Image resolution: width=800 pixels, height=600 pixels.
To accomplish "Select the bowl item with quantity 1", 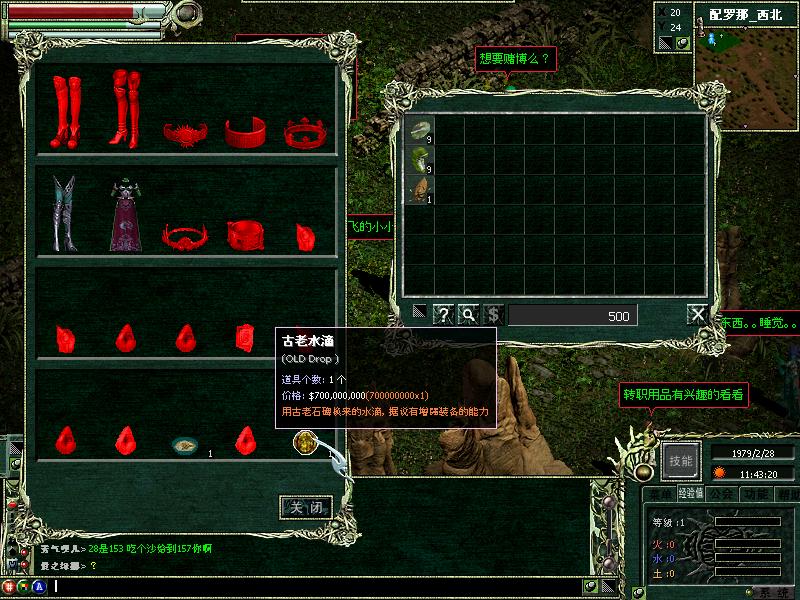I will 184,443.
